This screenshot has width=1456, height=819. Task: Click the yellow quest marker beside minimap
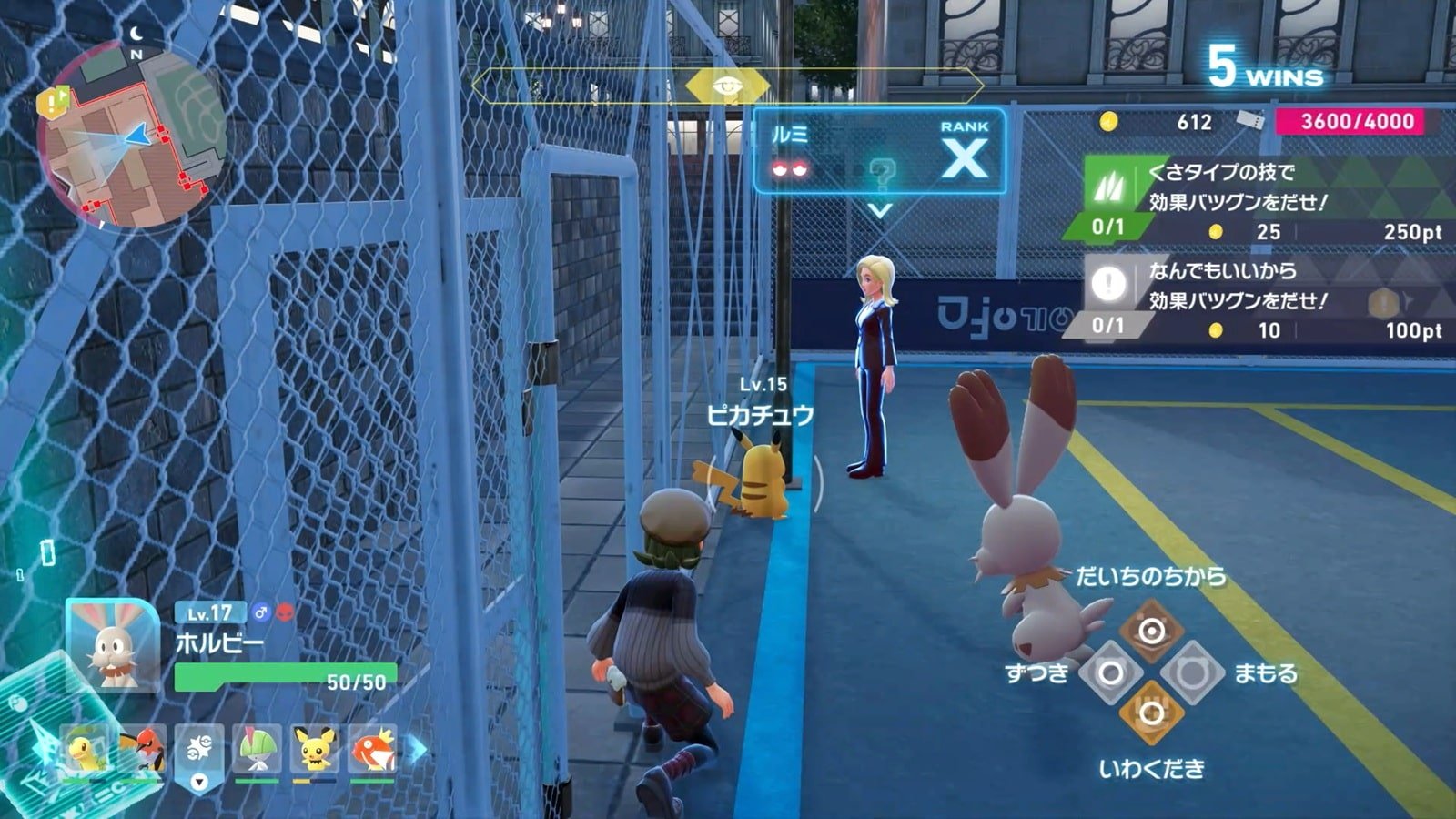click(51, 101)
